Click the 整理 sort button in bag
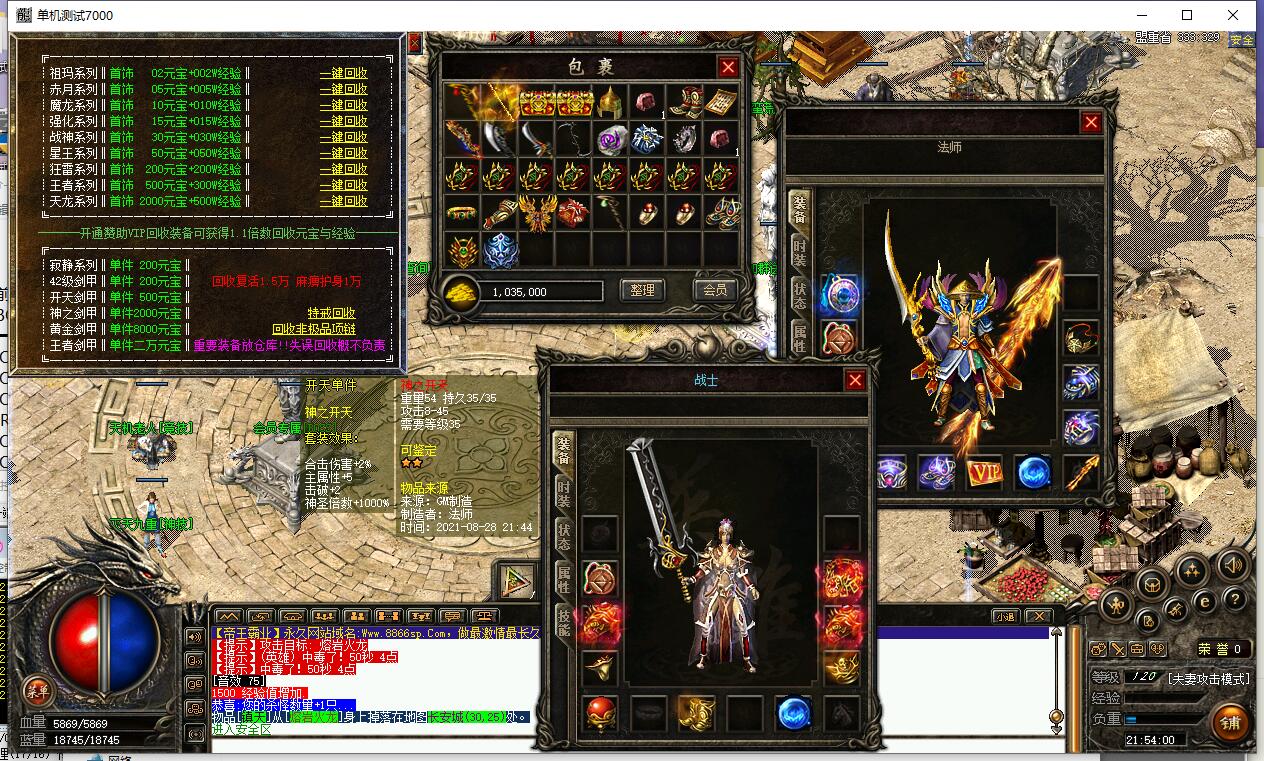The image size is (1264, 761). coord(642,290)
